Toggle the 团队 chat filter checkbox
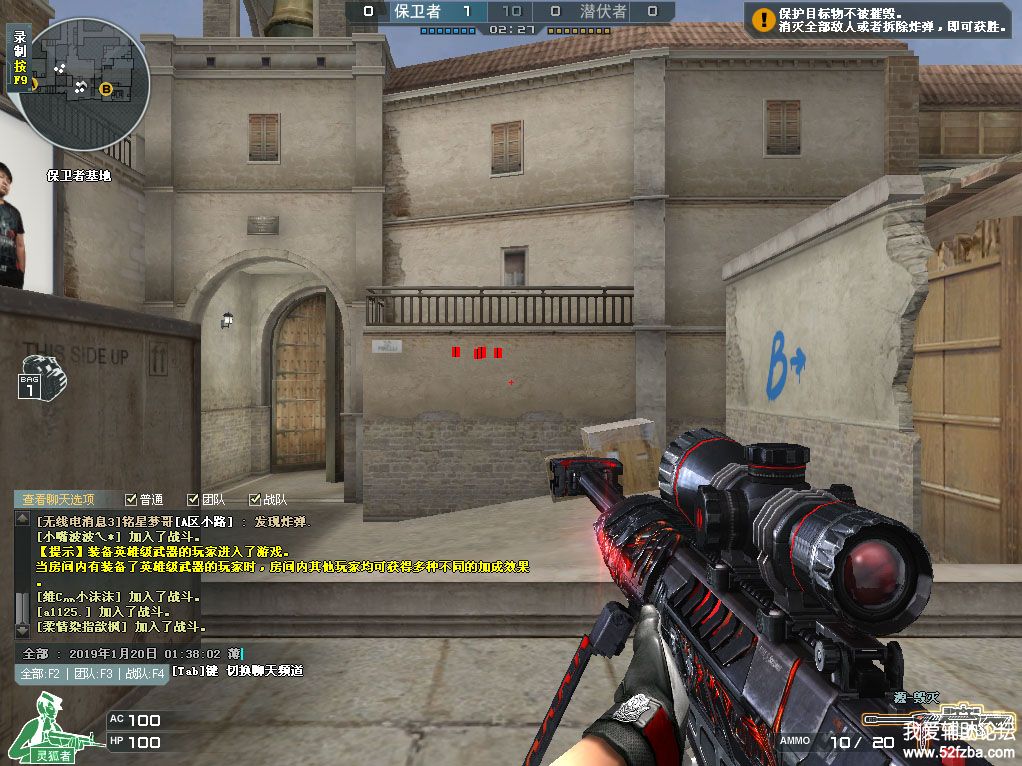The width and height of the screenshot is (1022, 766). pyautogui.click(x=193, y=499)
